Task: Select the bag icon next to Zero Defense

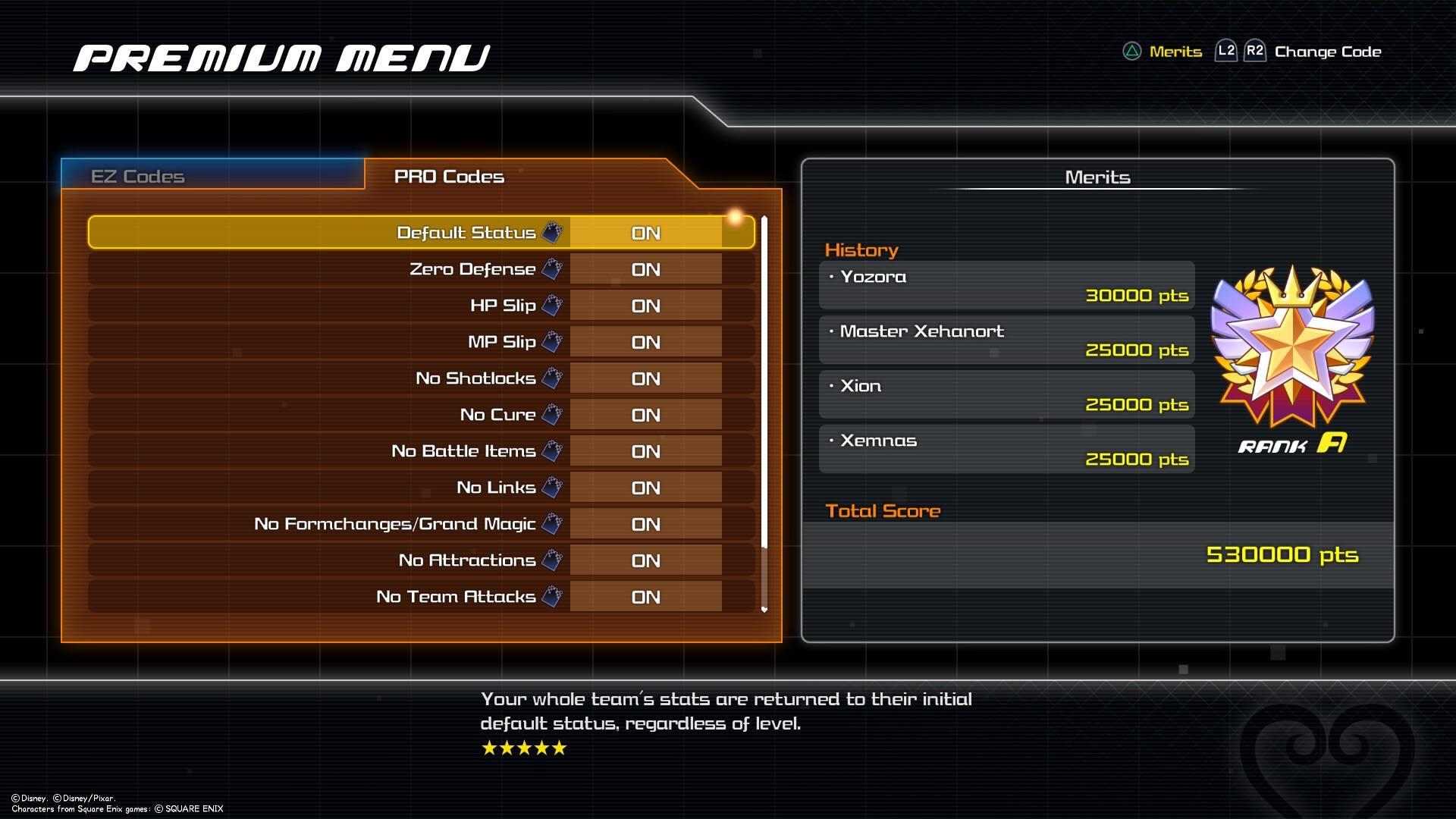Action: coord(551,268)
